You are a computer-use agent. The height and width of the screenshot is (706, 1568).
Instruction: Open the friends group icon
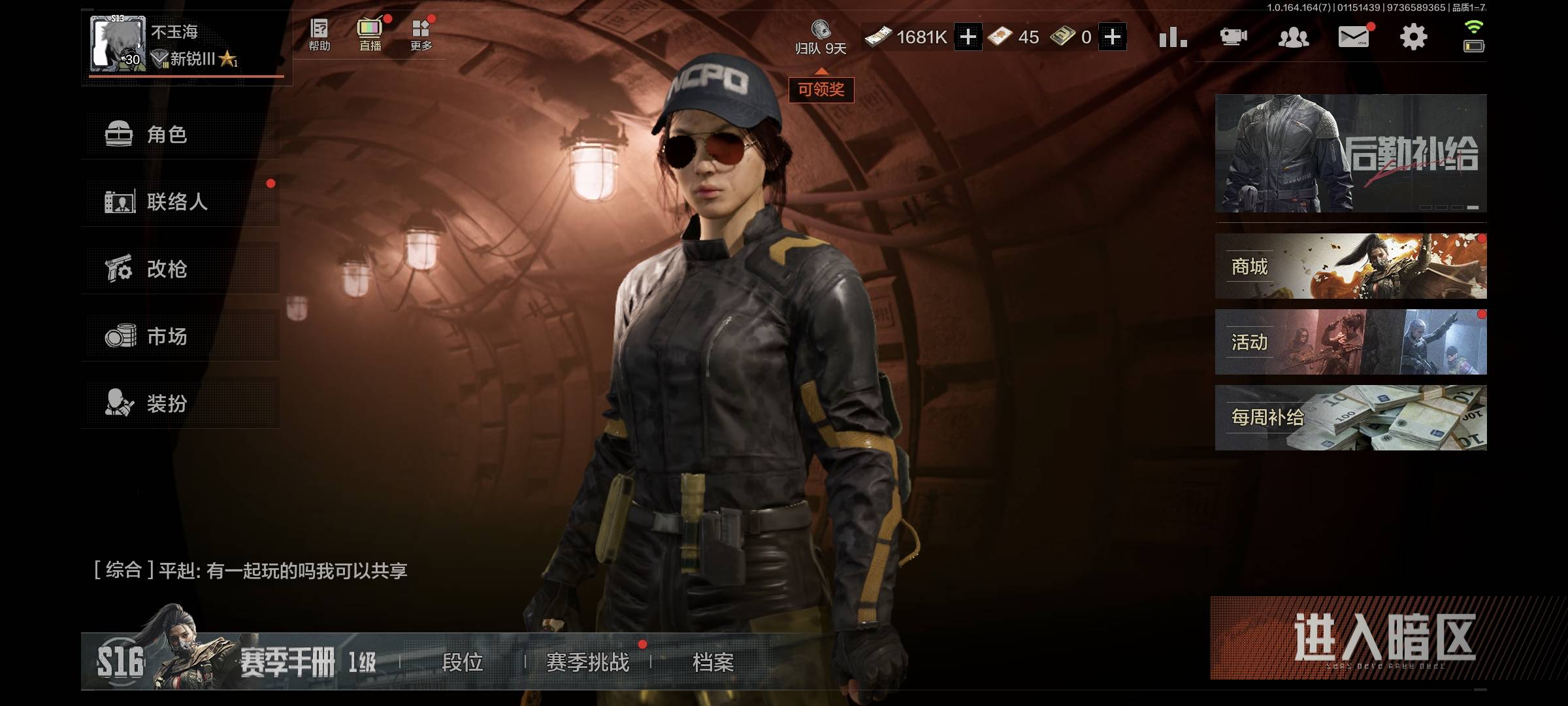(x=1293, y=37)
